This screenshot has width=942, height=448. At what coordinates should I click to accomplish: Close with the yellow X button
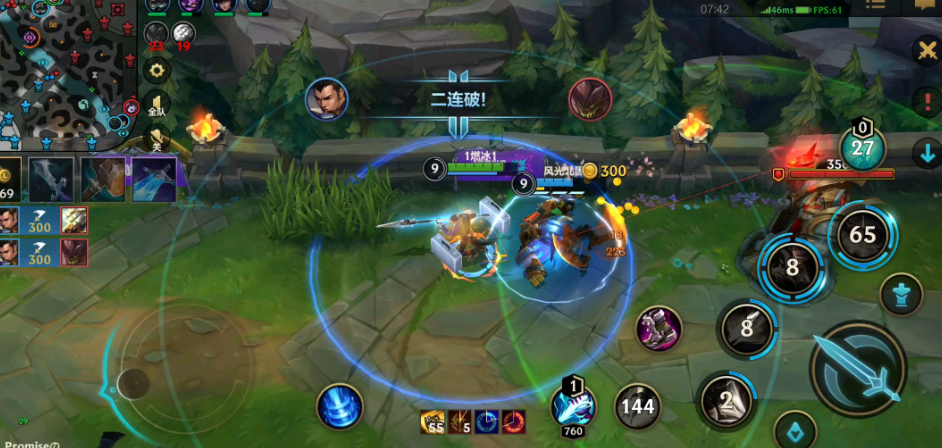(927, 51)
